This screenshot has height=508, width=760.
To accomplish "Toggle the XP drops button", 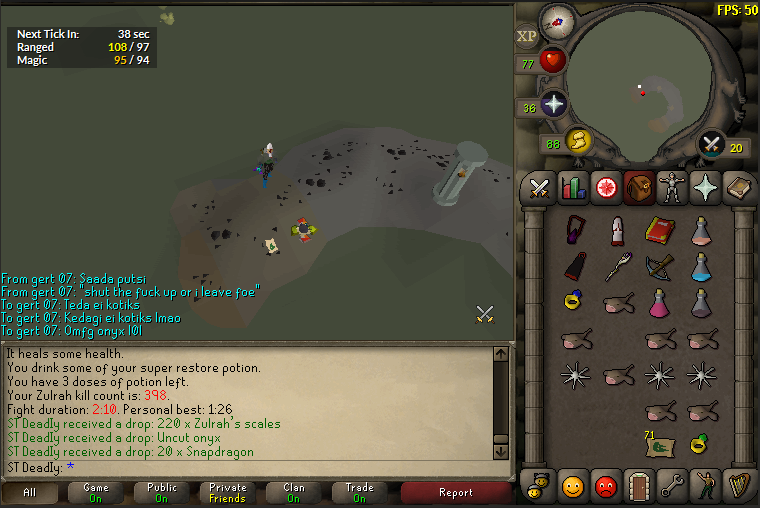I will coord(527,37).
